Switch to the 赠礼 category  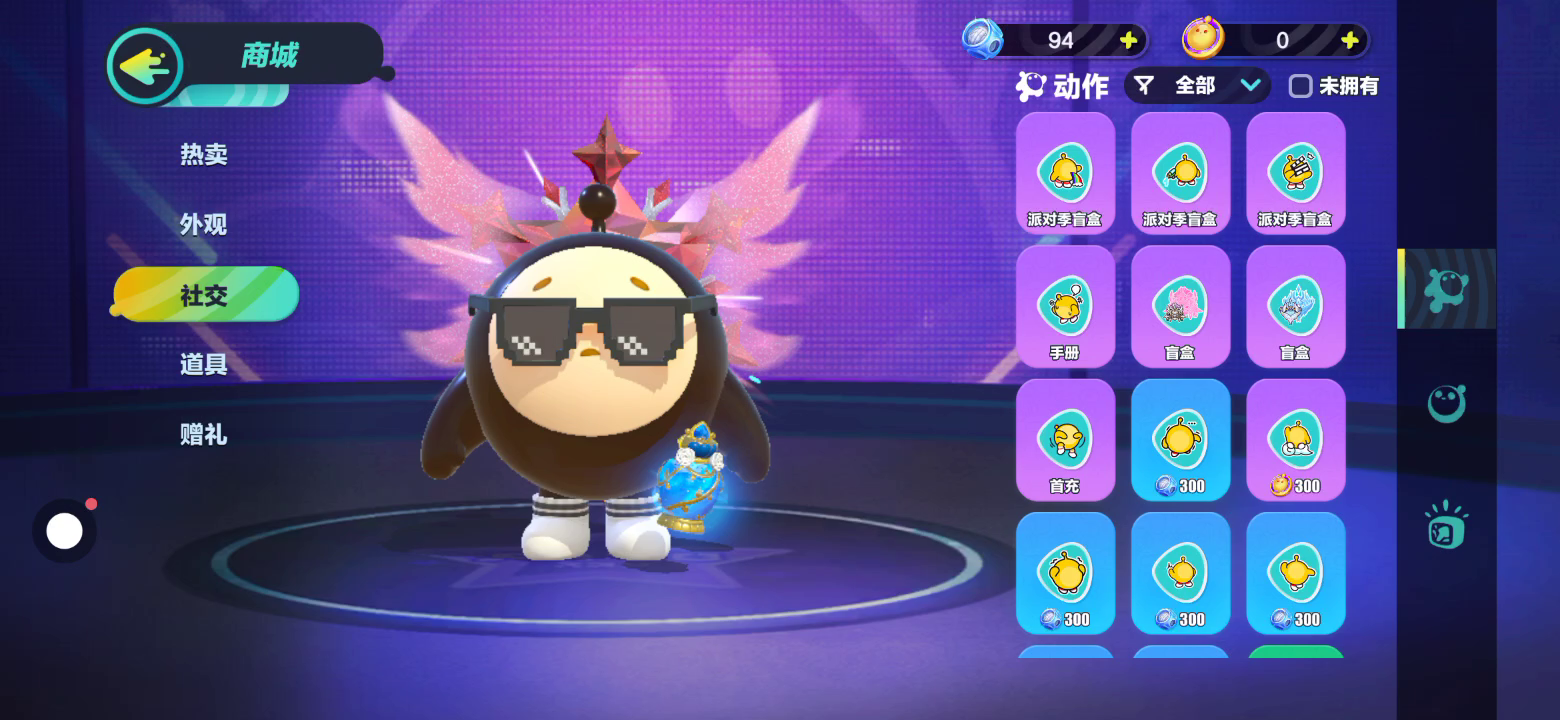pos(204,434)
